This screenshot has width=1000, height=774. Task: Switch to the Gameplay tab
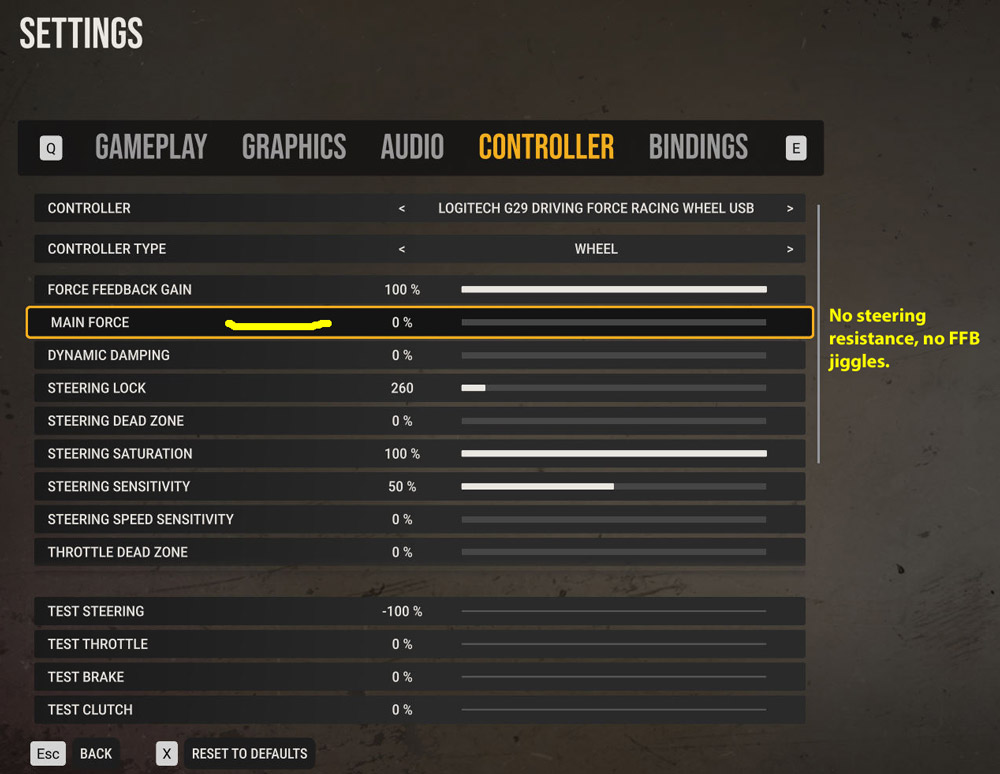(151, 148)
